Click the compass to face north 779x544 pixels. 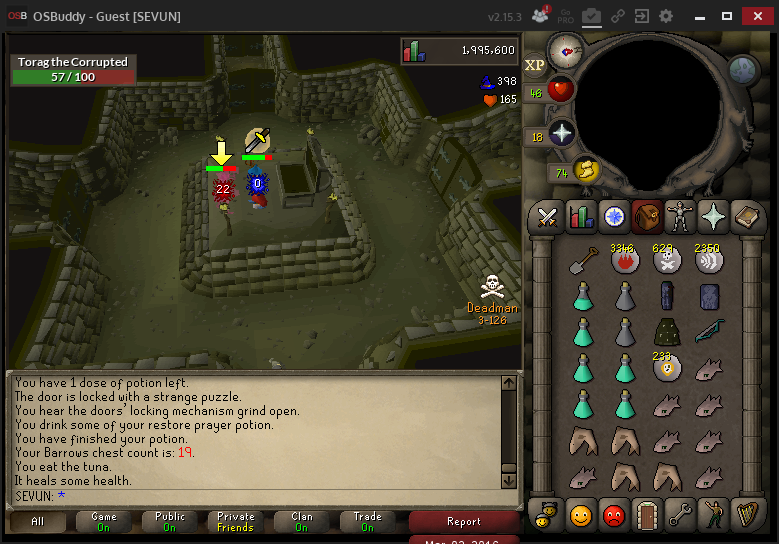pos(567,47)
